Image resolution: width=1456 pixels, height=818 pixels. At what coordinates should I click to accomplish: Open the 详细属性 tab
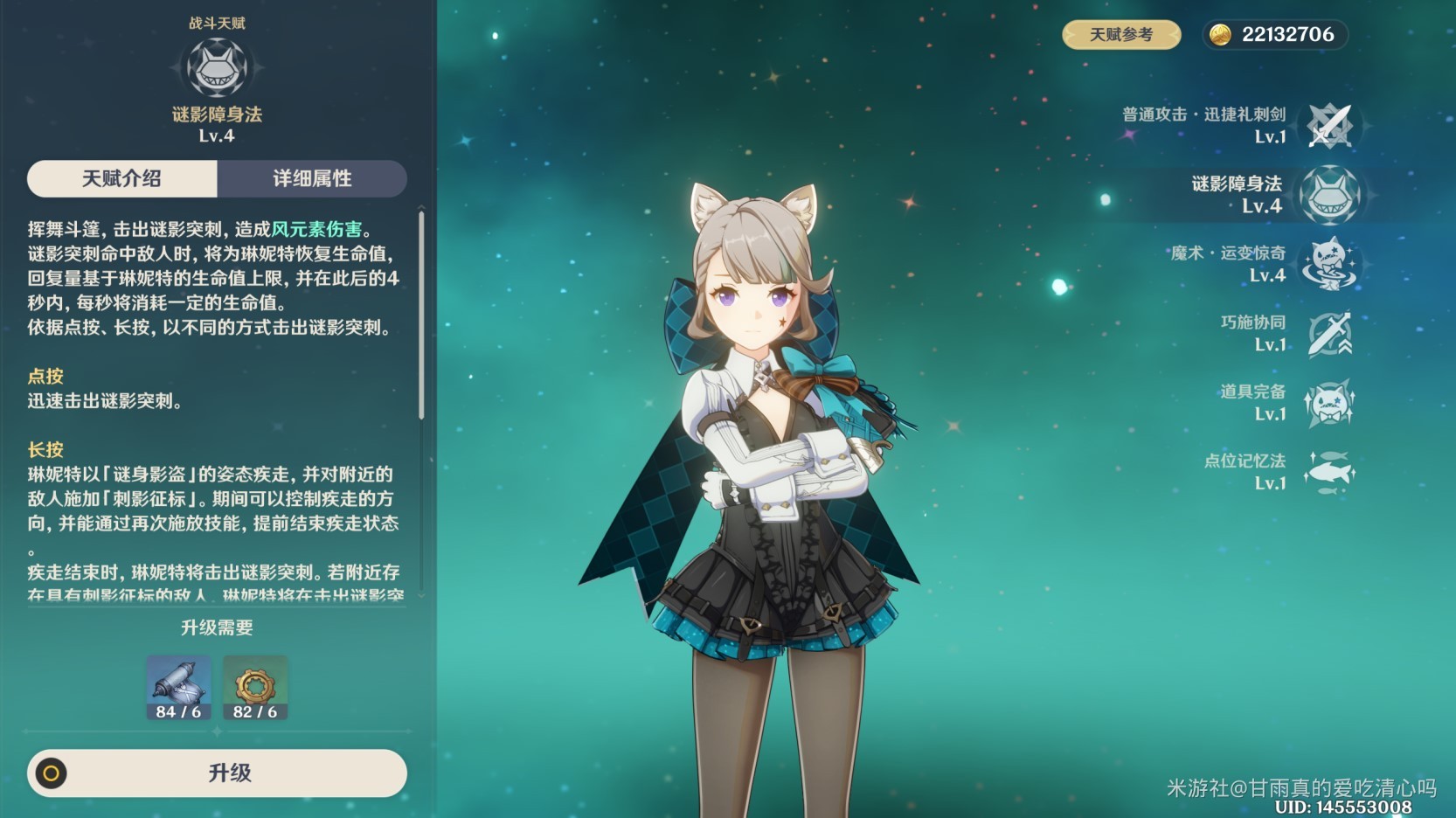(312, 178)
